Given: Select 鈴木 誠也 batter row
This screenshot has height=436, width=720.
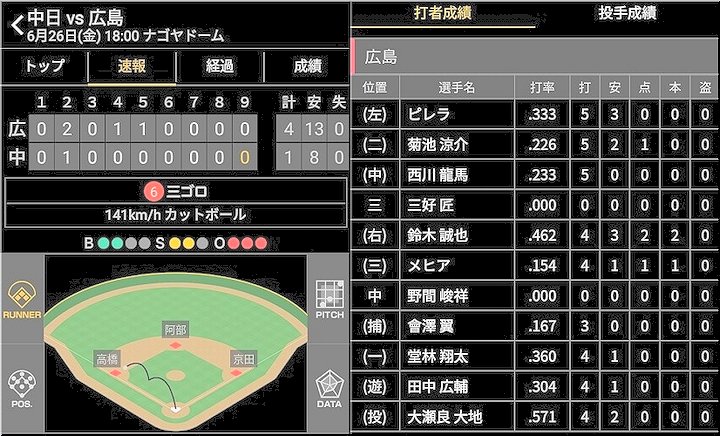Looking at the screenshot, I should [x=535, y=235].
